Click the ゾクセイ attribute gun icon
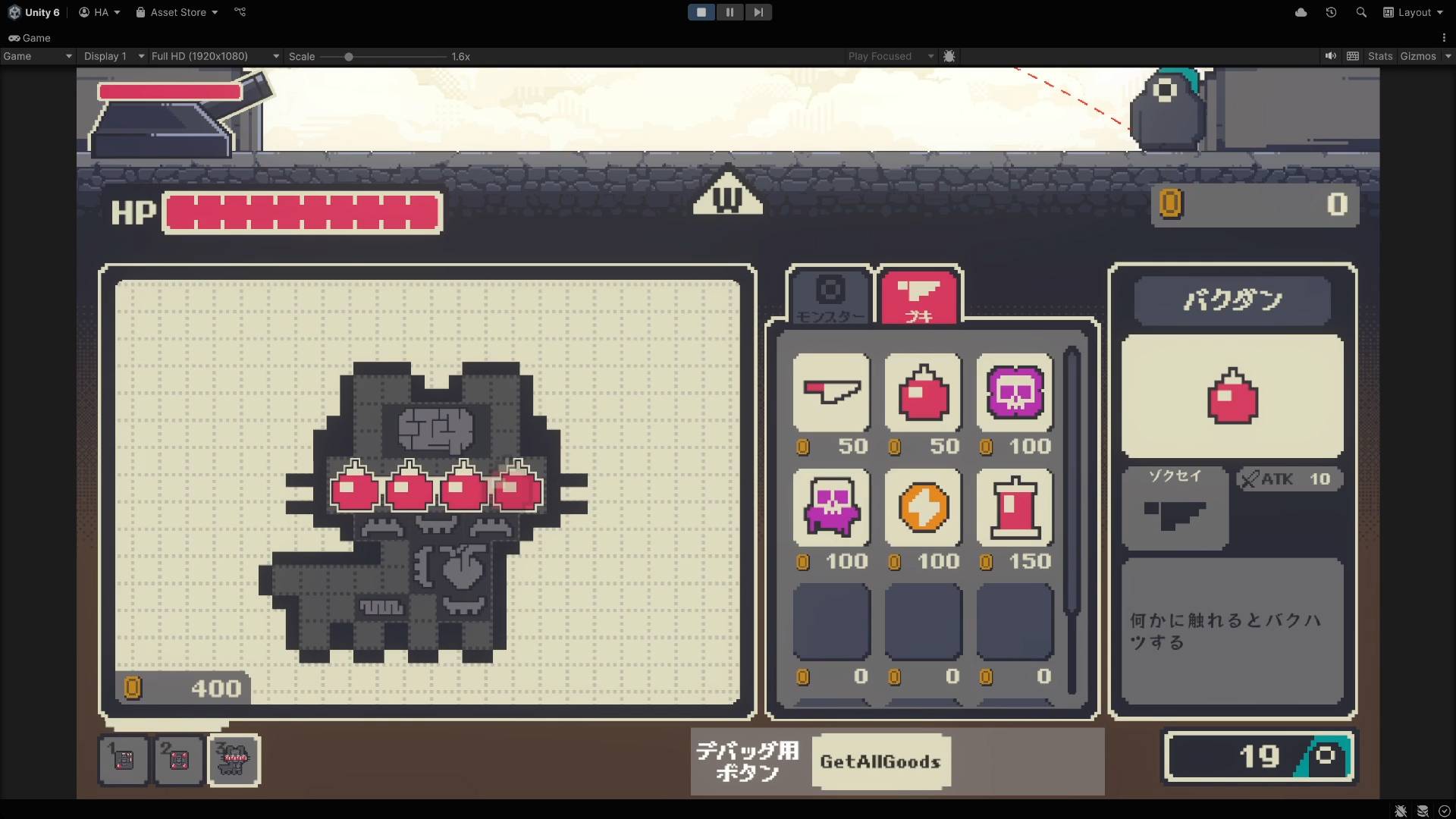The image size is (1456, 819). tap(1175, 515)
